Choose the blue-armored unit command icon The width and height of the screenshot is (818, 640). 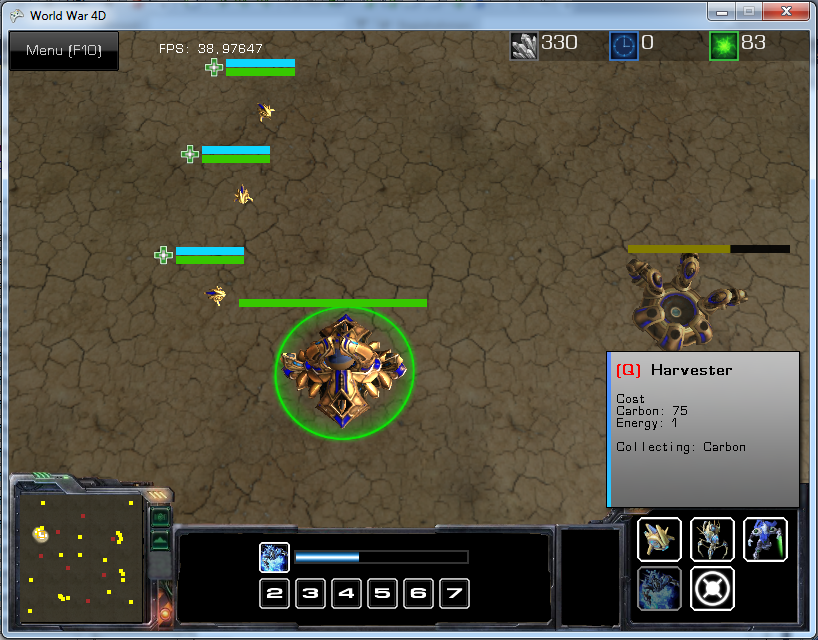click(765, 540)
